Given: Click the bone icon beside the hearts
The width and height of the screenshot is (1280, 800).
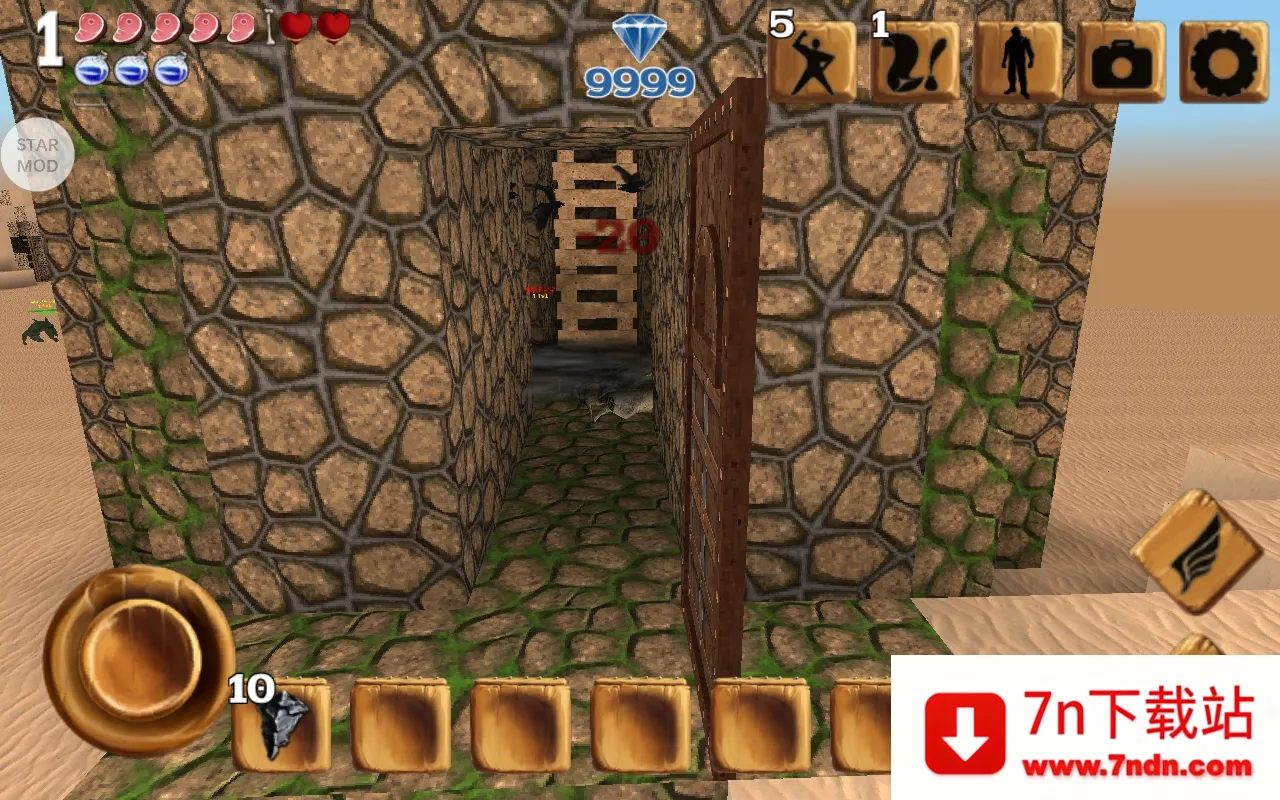Looking at the screenshot, I should [268, 28].
